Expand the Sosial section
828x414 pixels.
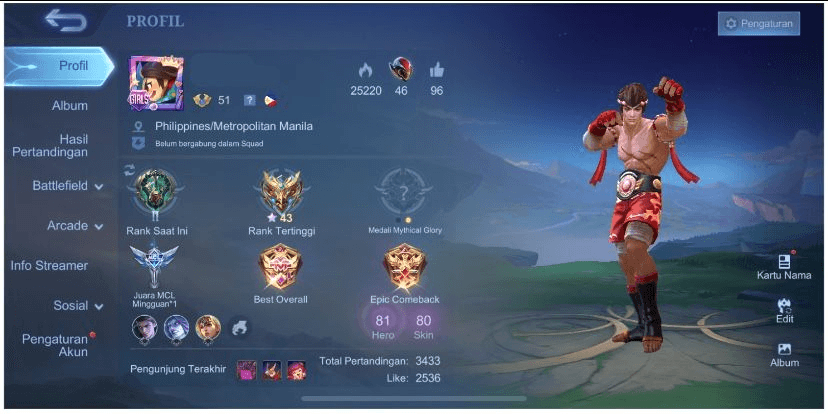pyautogui.click(x=78, y=305)
